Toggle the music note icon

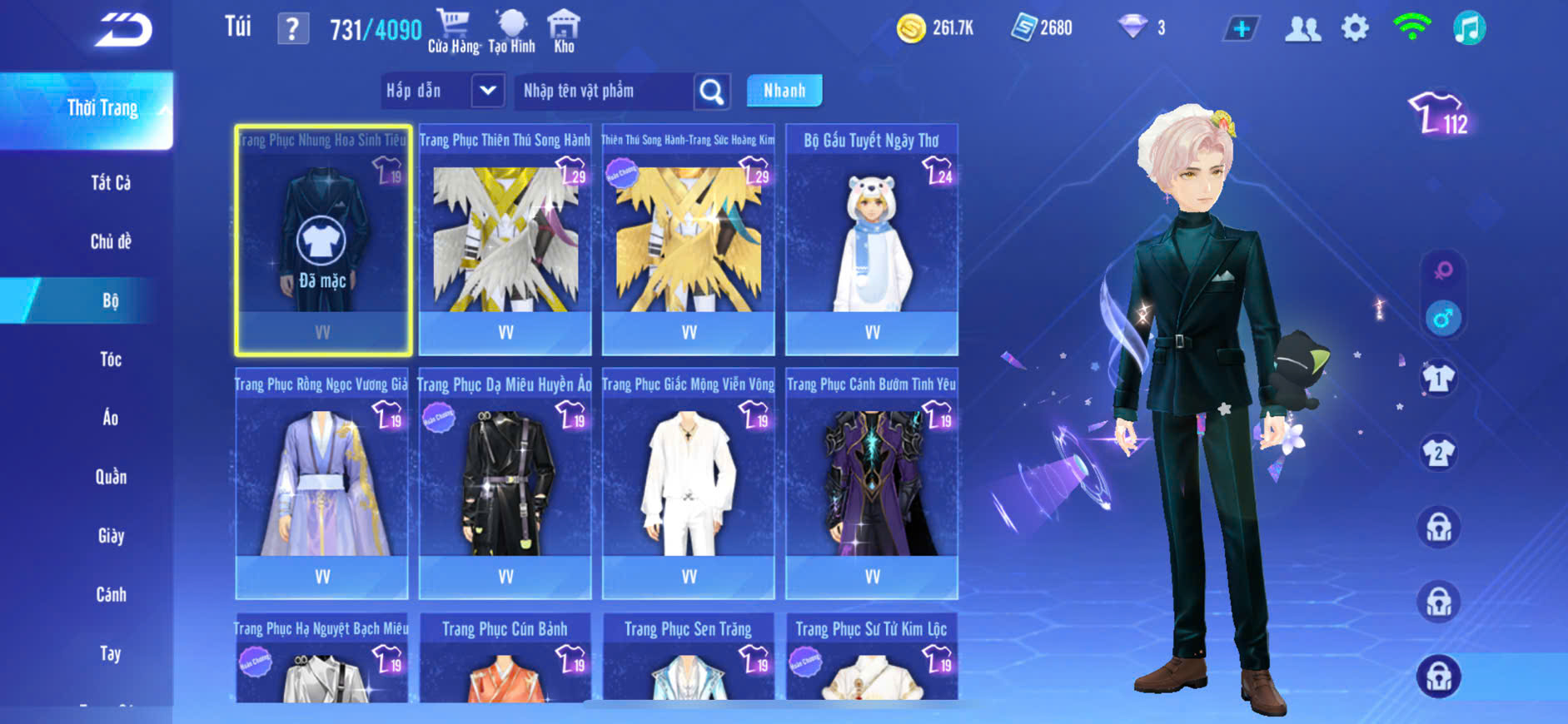[1469, 28]
